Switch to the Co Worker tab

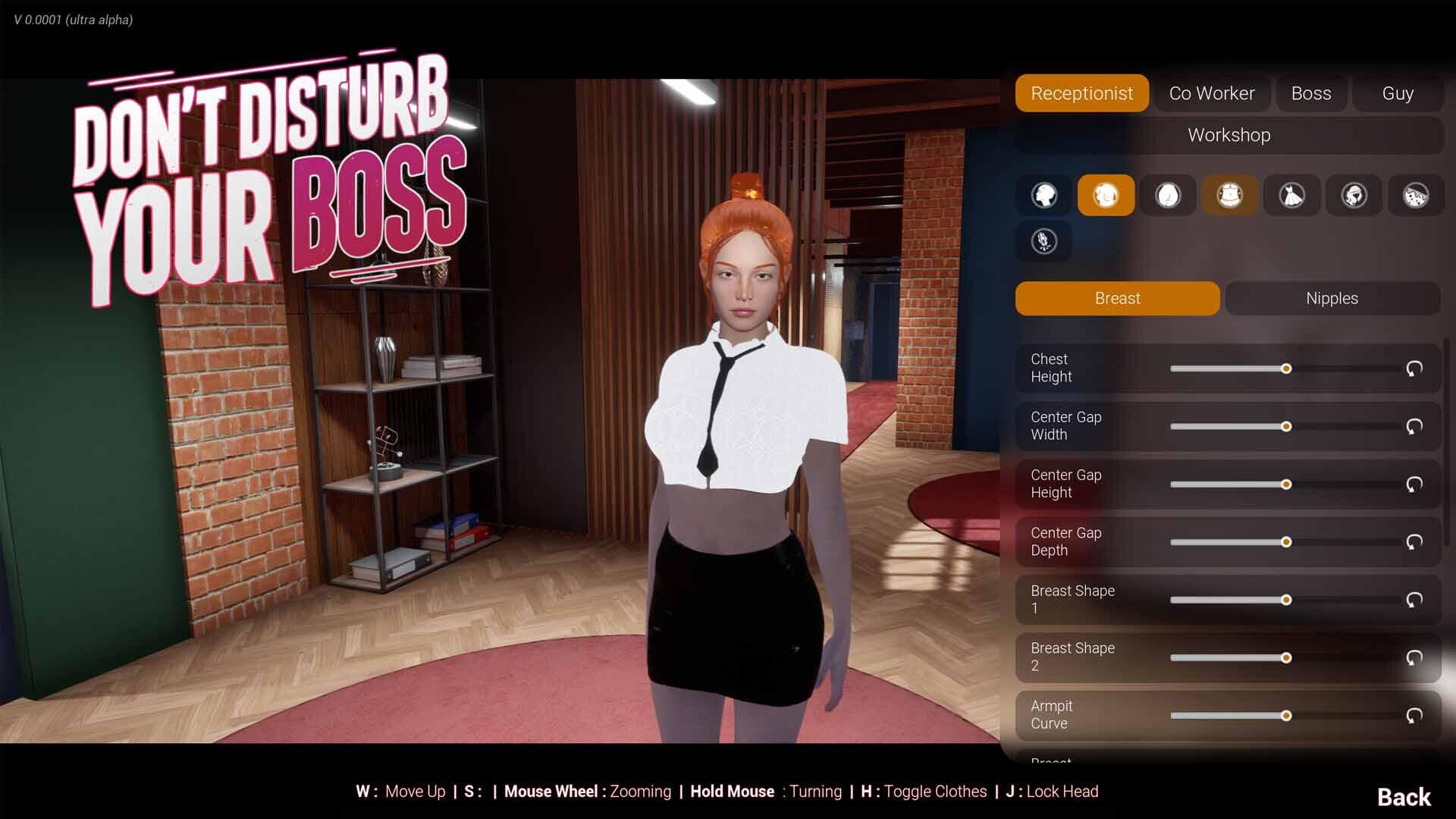(x=1211, y=93)
